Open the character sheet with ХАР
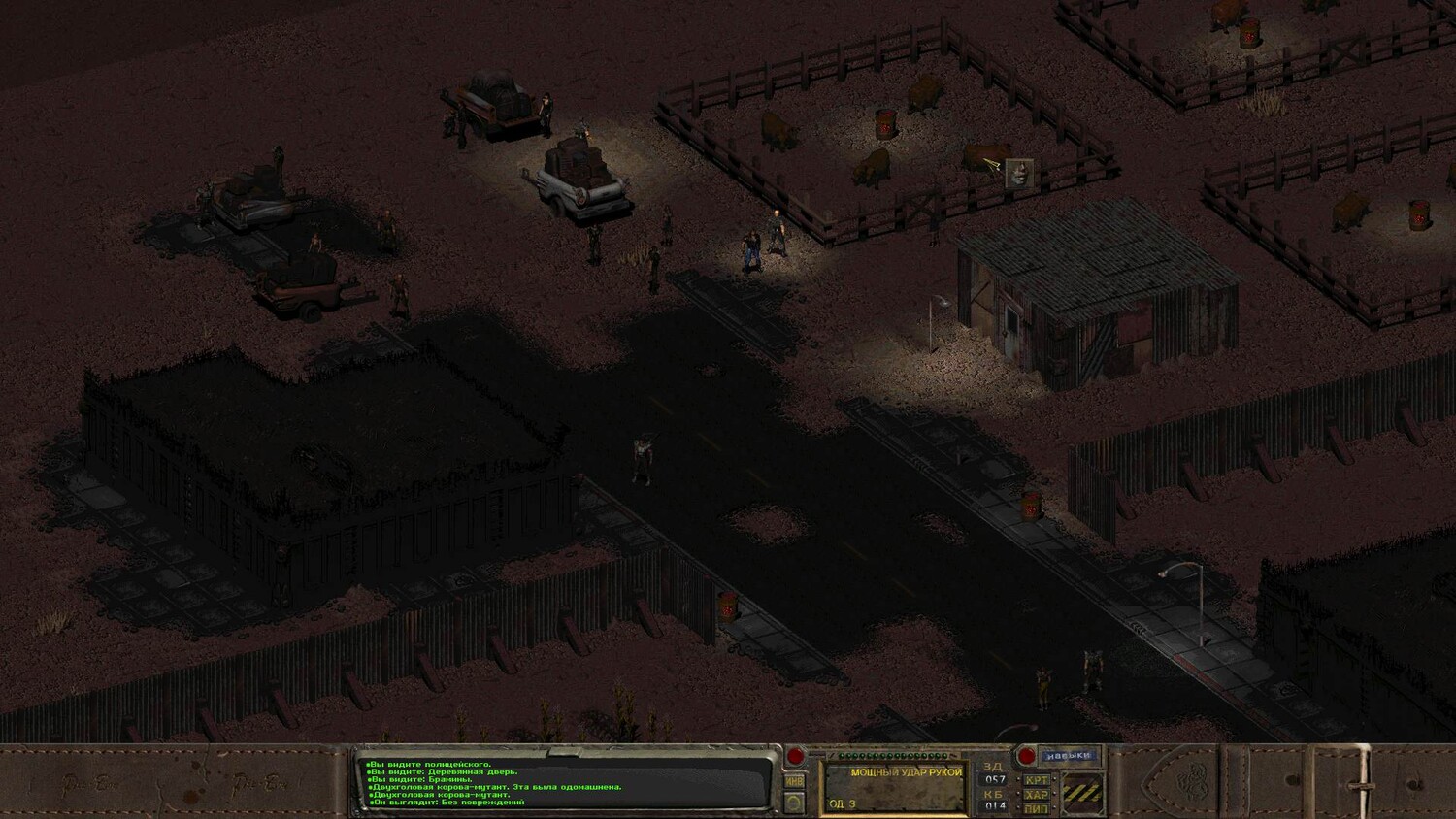This screenshot has height=819, width=1456. [1036, 795]
